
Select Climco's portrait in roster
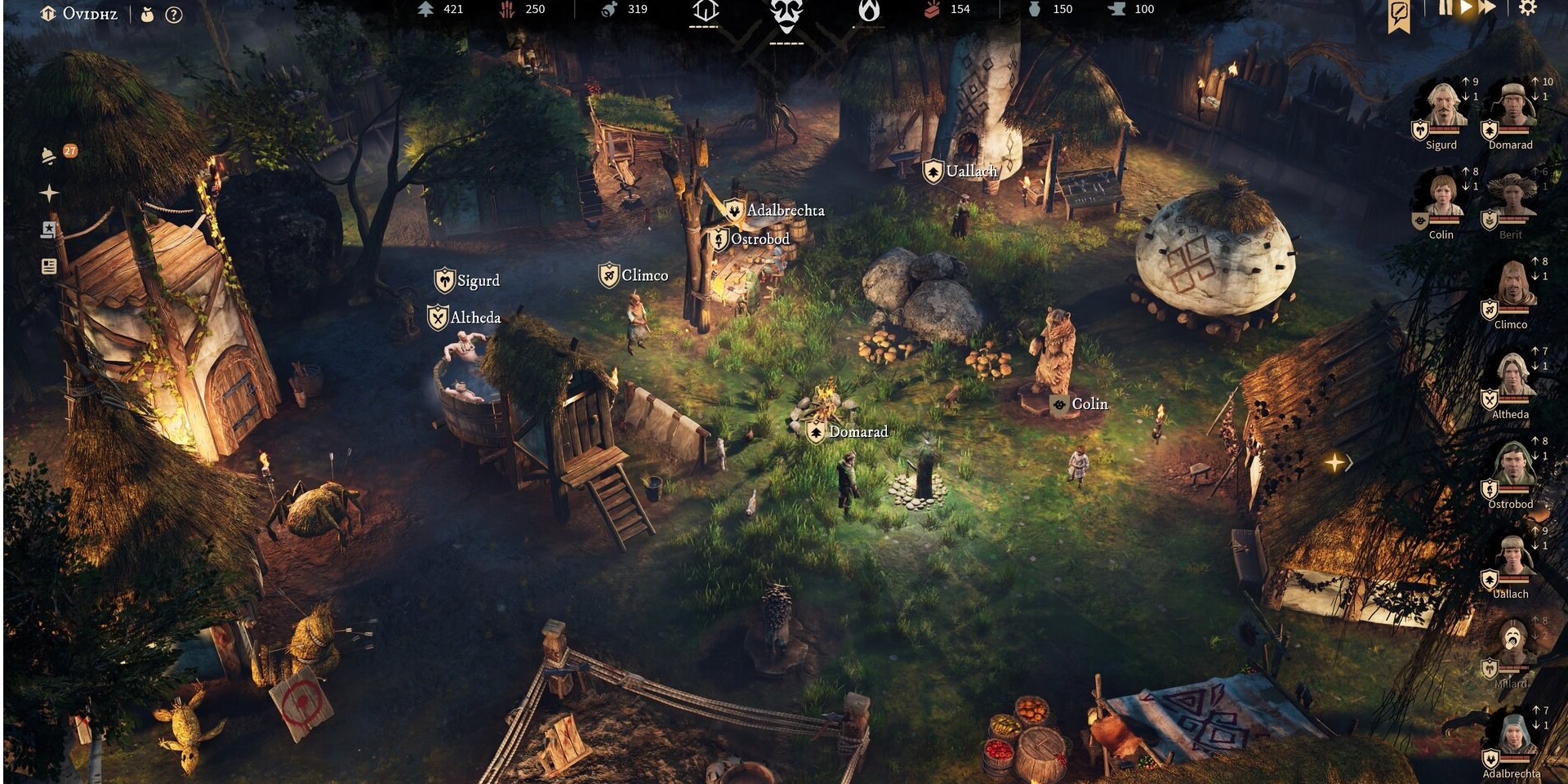[1512, 286]
